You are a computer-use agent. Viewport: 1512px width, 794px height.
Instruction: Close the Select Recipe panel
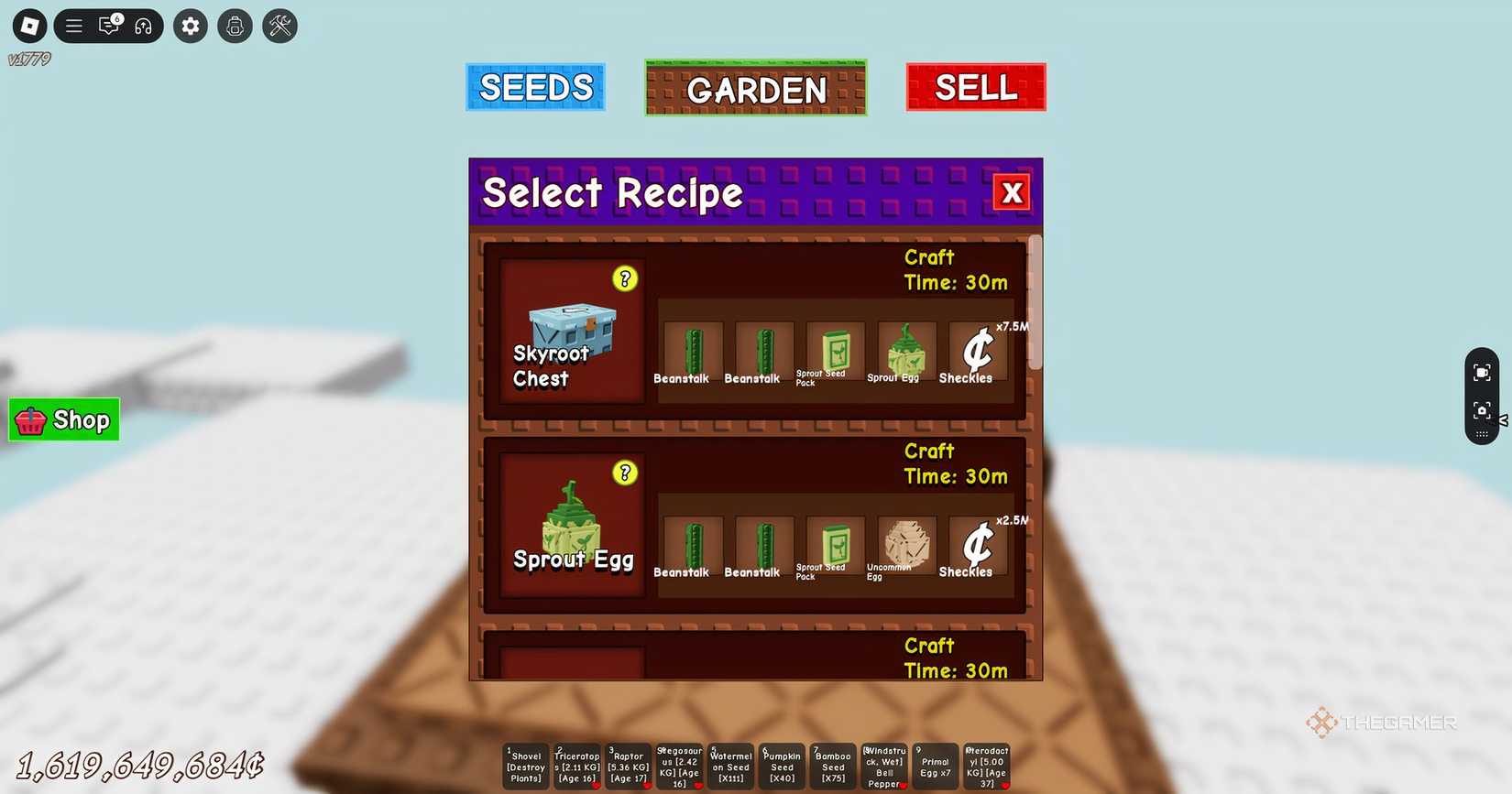(x=1011, y=192)
